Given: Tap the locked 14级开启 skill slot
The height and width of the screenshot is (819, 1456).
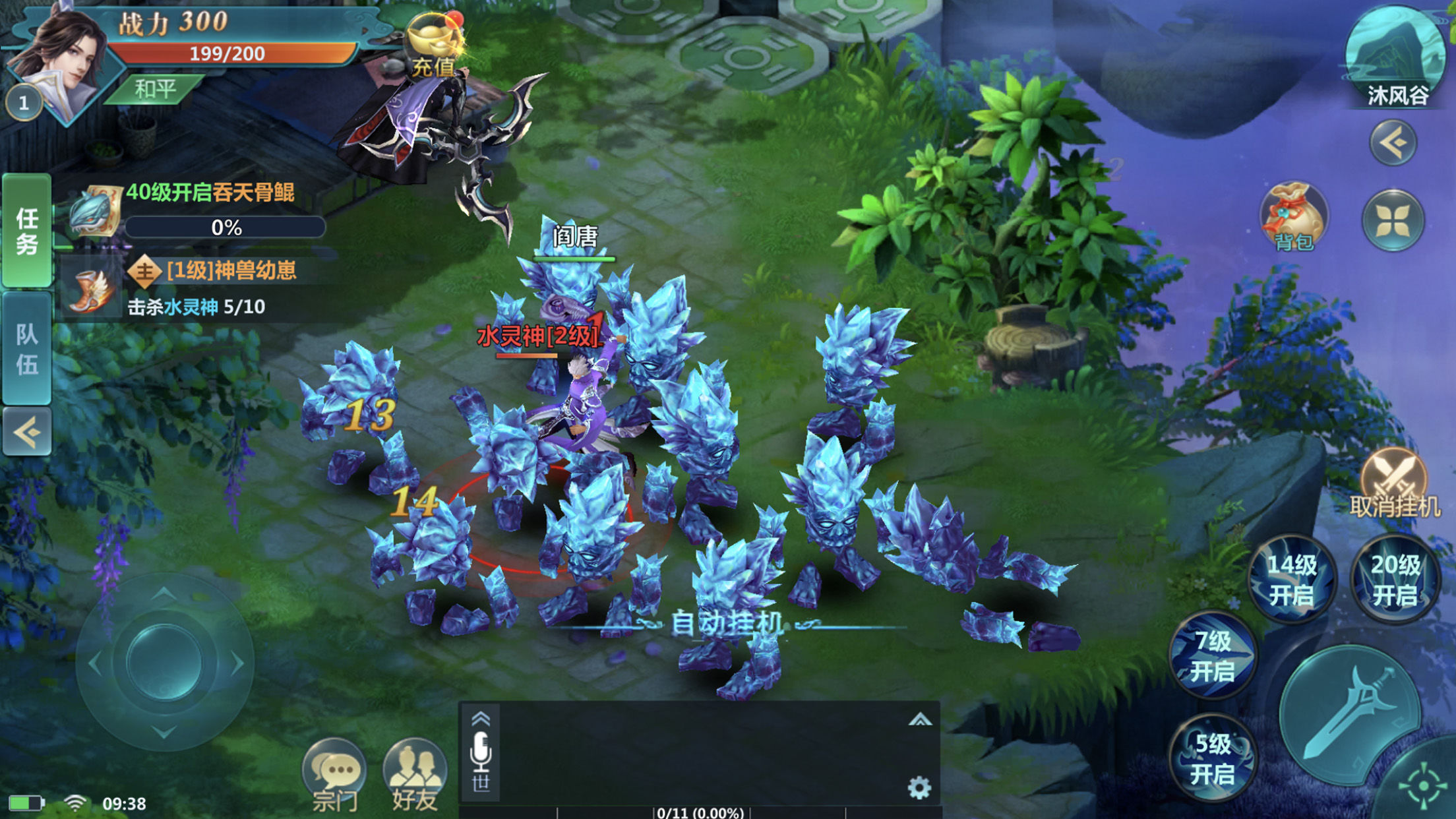Looking at the screenshot, I should tap(1291, 580).
